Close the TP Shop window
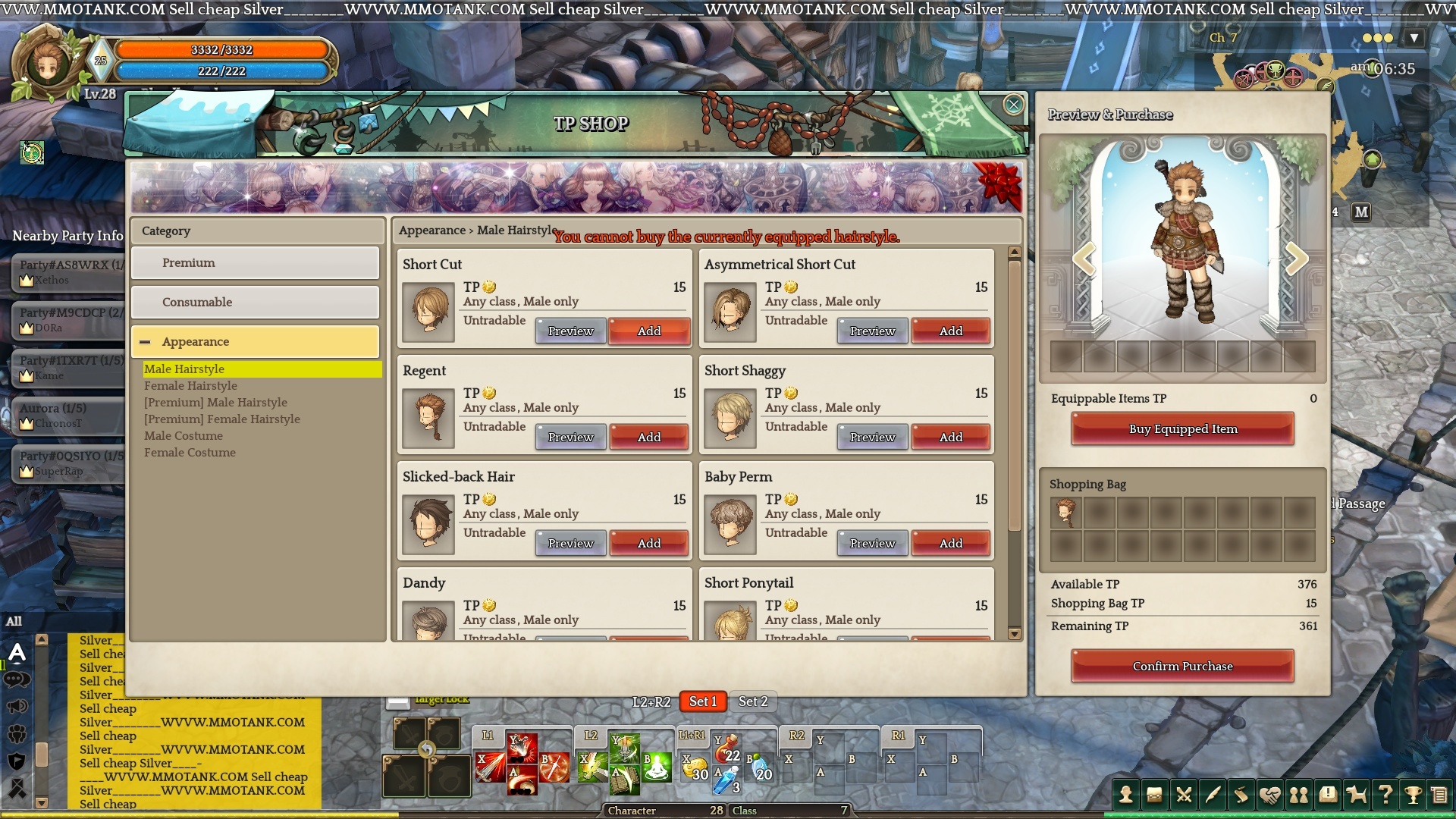Screen dimensions: 1456x819 pyautogui.click(x=1013, y=105)
